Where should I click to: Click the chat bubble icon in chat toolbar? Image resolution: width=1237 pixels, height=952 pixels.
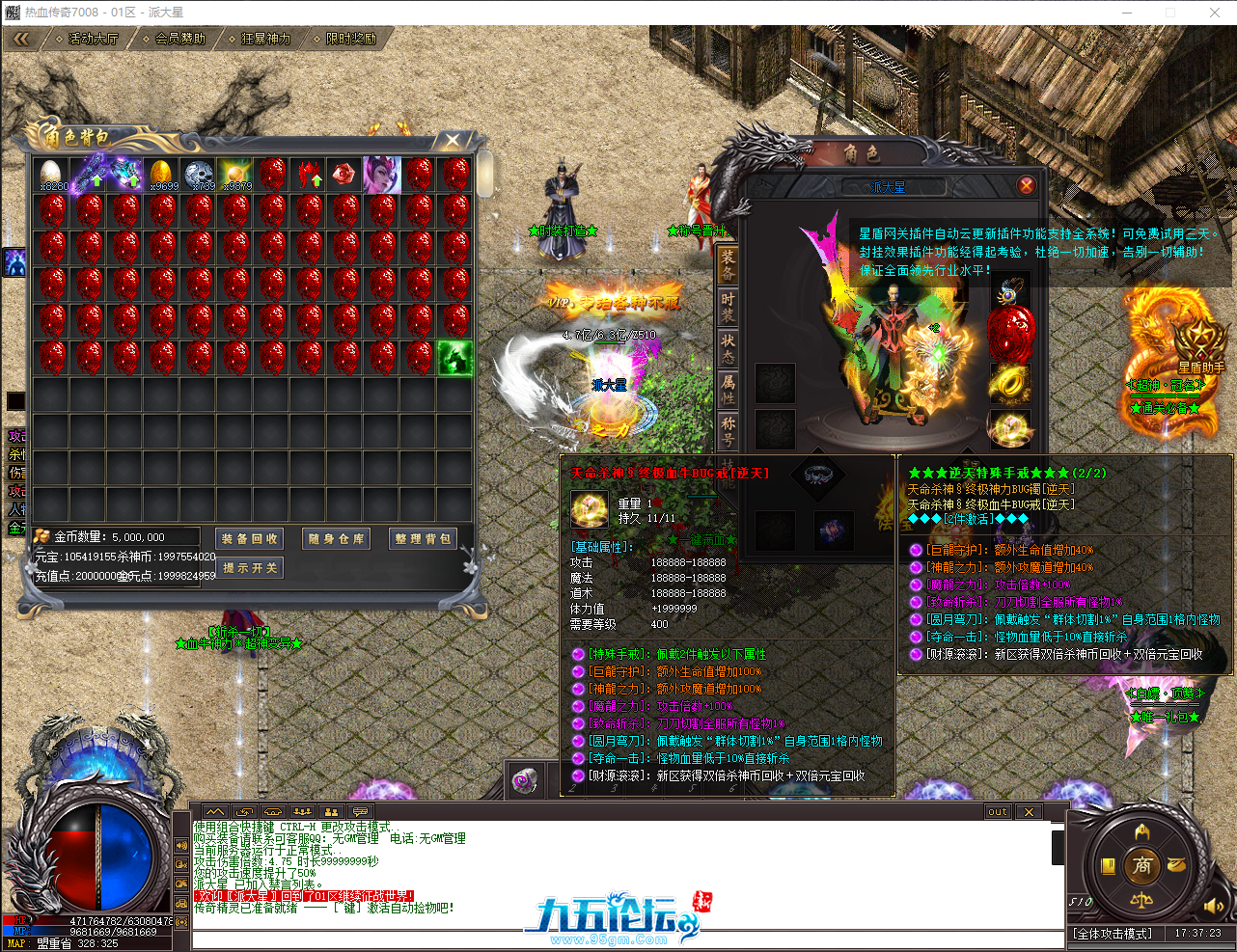[x=359, y=811]
